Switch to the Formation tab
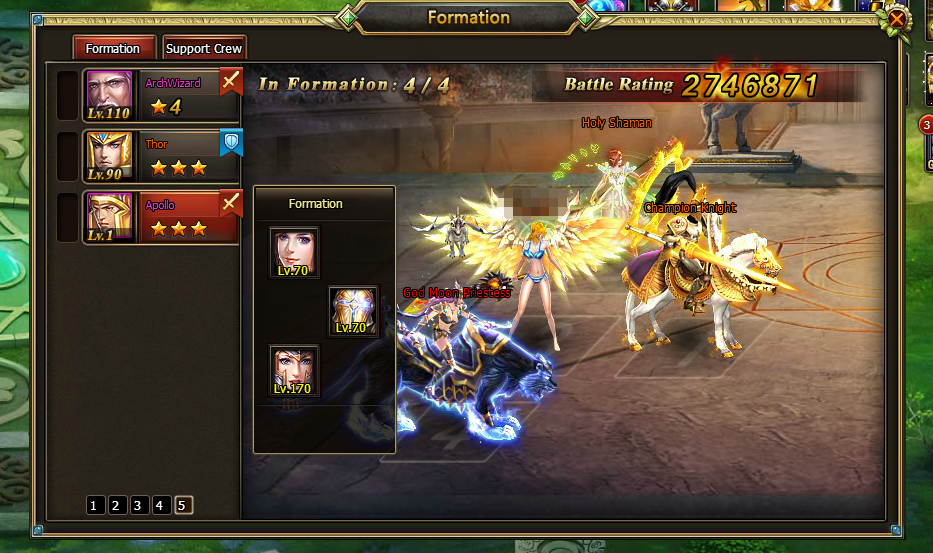933x553 pixels. [113, 48]
